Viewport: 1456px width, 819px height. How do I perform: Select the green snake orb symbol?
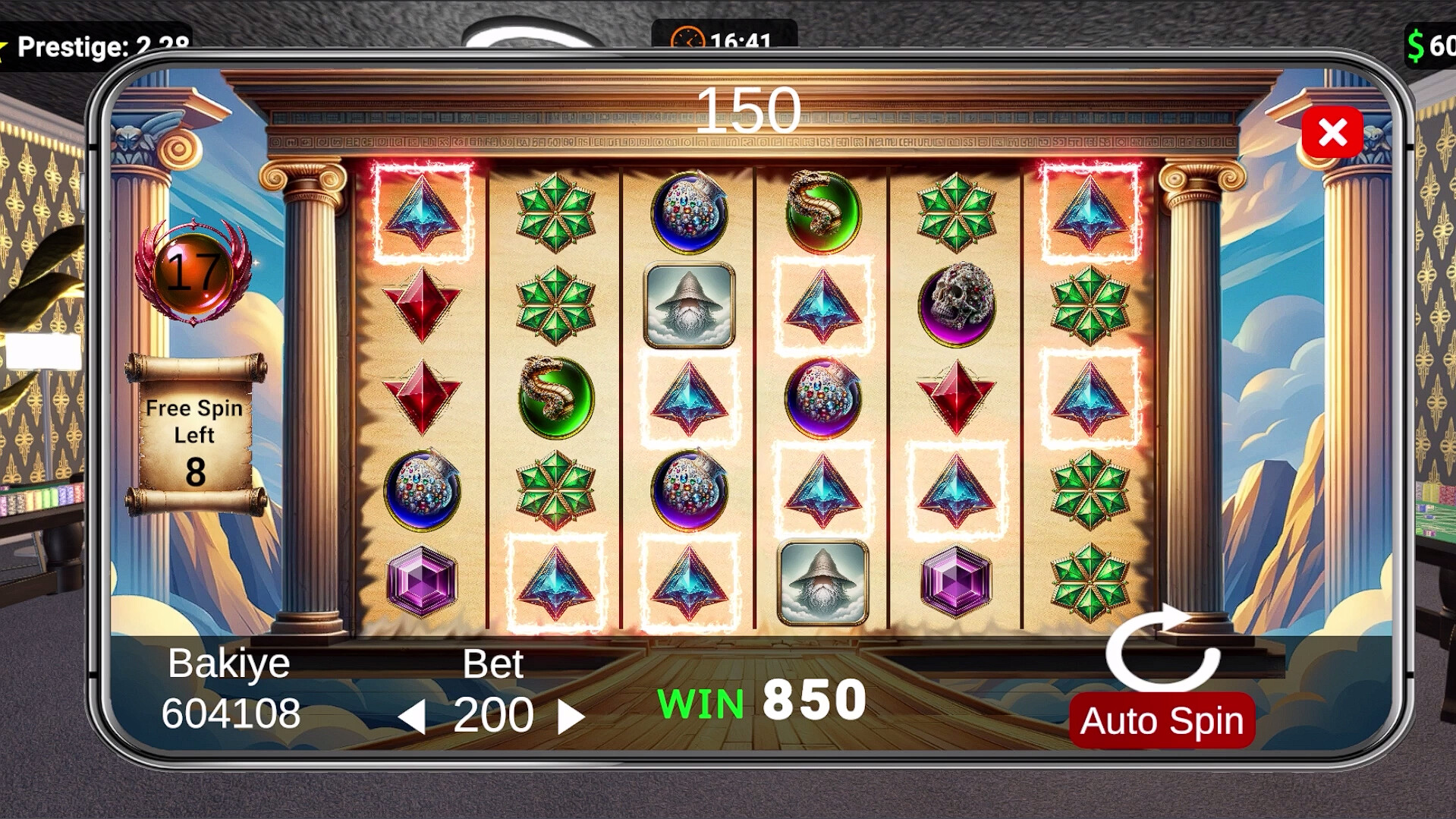(556, 398)
